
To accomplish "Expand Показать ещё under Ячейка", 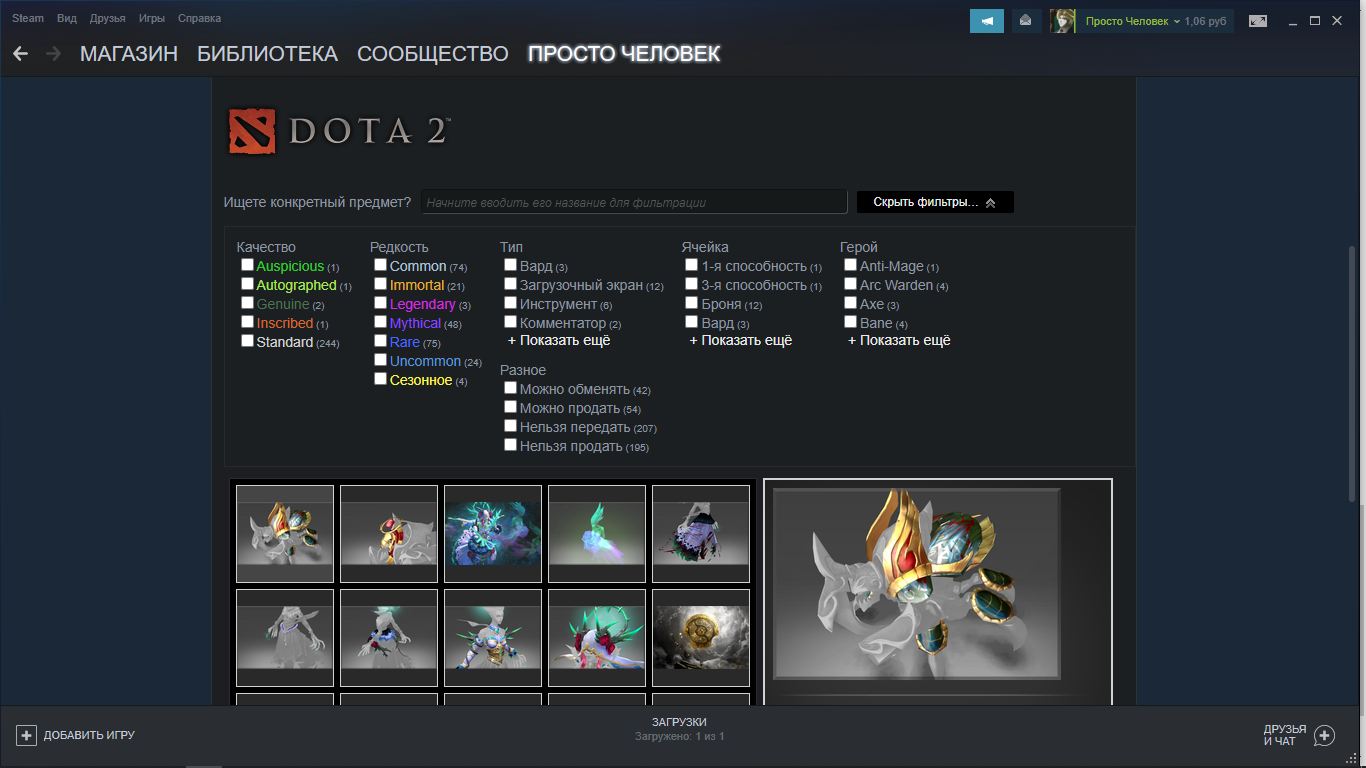I will [739, 340].
